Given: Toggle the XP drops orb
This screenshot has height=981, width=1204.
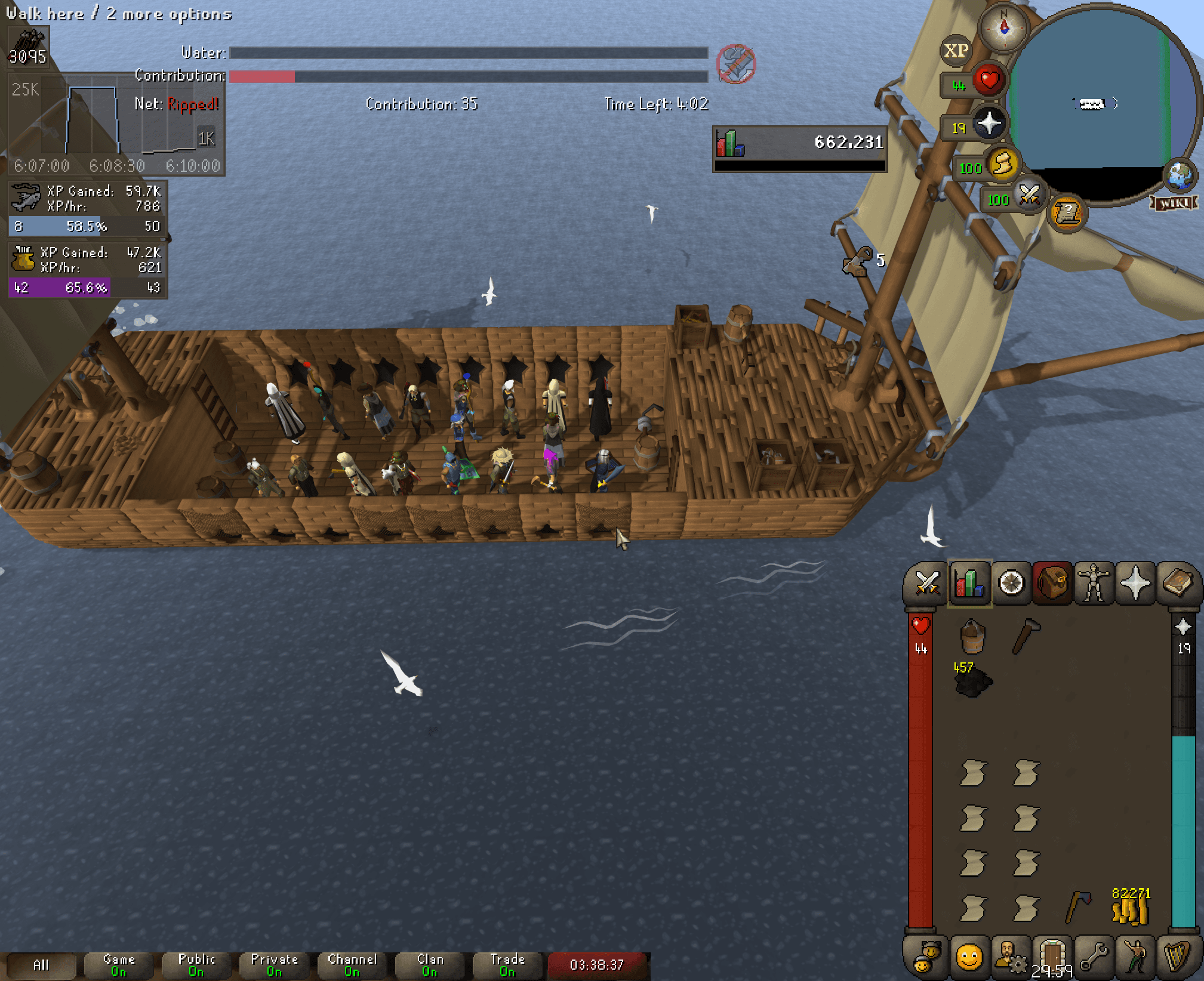Looking at the screenshot, I should [x=956, y=51].
